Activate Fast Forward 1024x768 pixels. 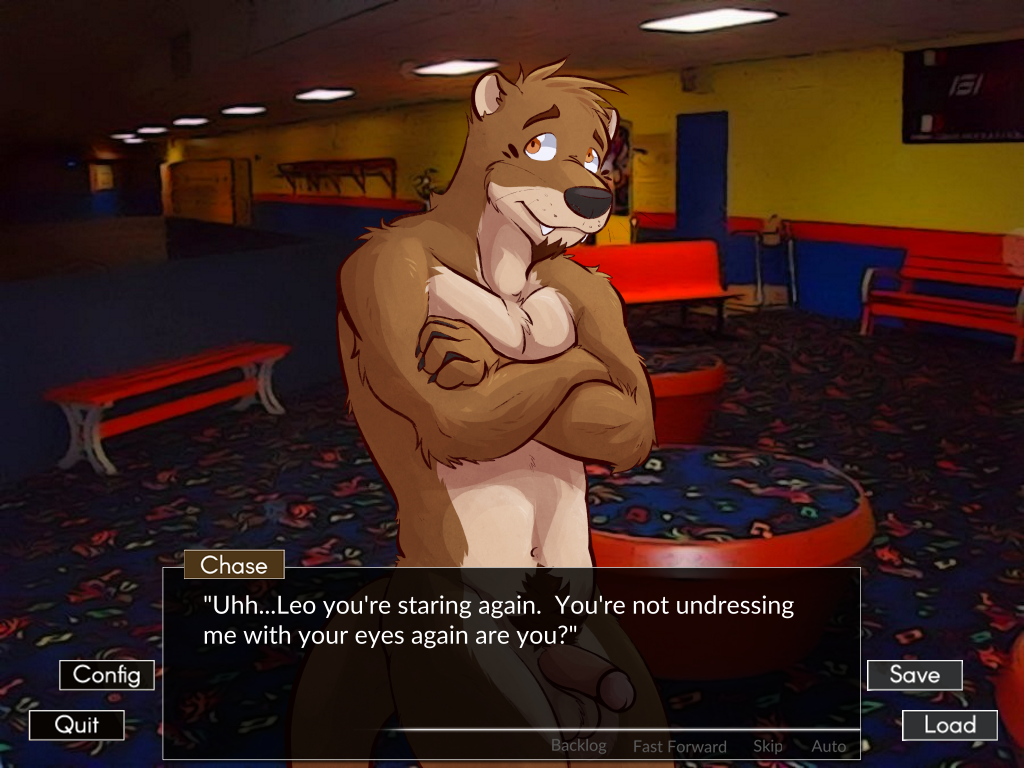point(679,746)
